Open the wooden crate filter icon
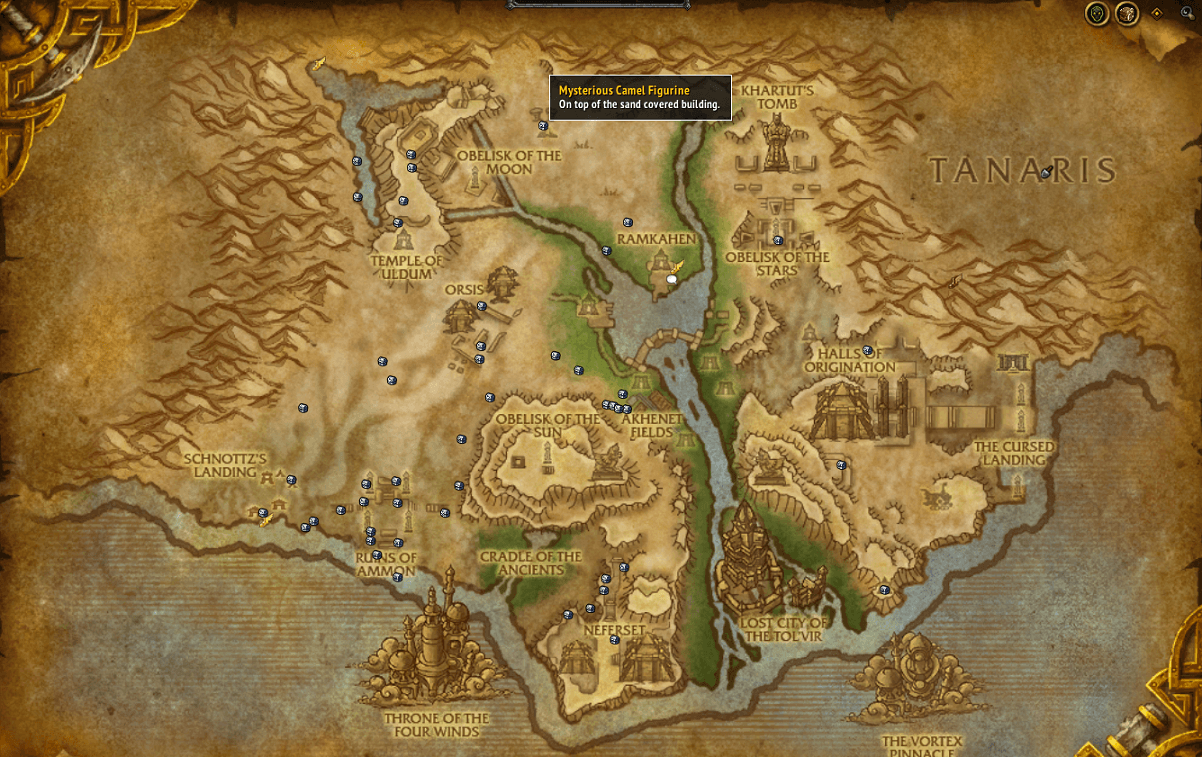The width and height of the screenshot is (1202, 757). point(1127,14)
